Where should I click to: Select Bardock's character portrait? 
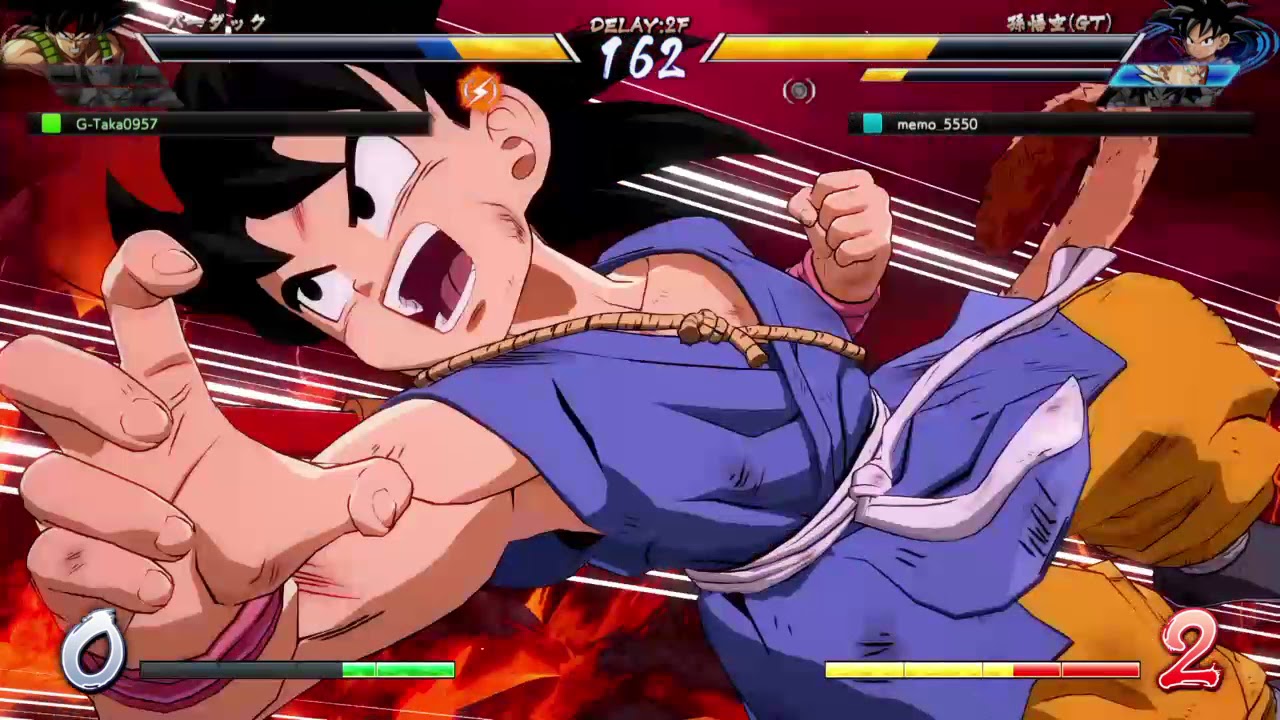65,40
